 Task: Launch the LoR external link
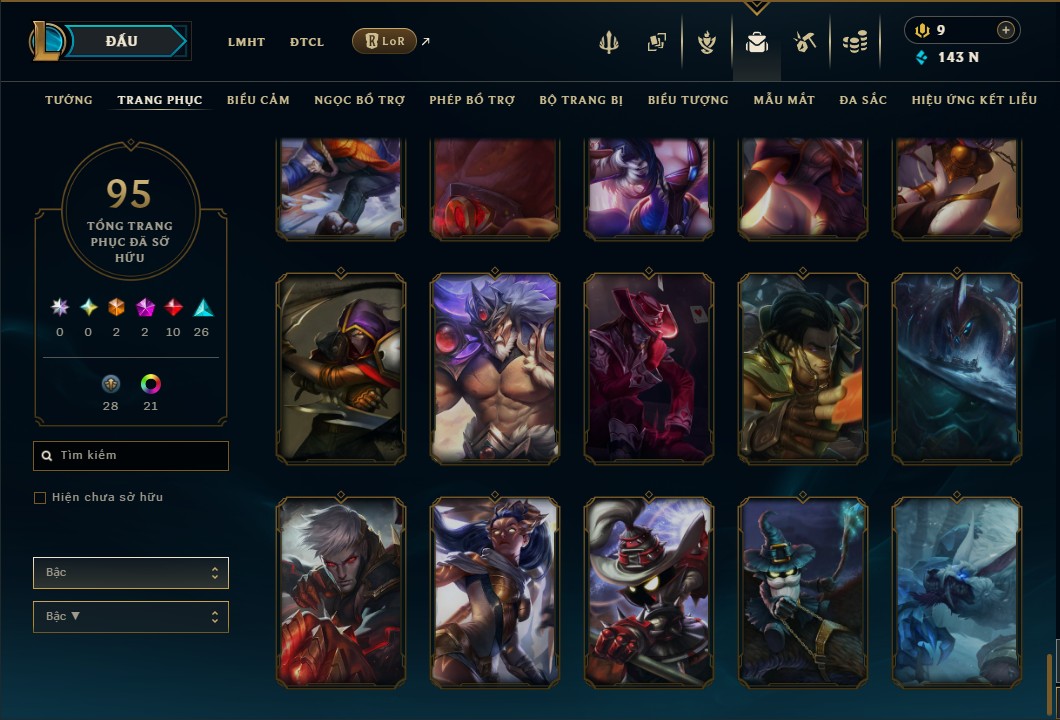click(385, 41)
